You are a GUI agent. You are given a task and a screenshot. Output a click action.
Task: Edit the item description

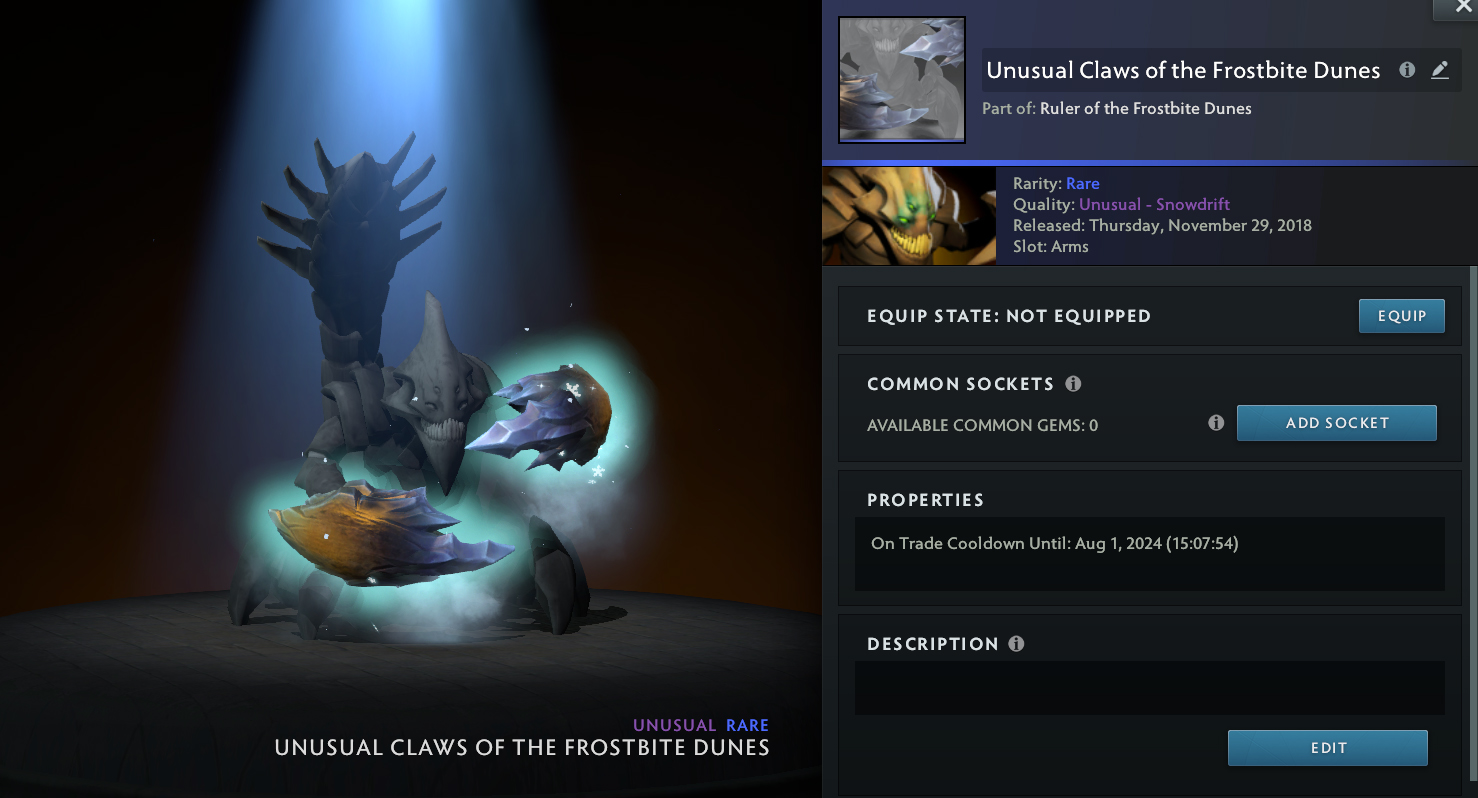1327,748
